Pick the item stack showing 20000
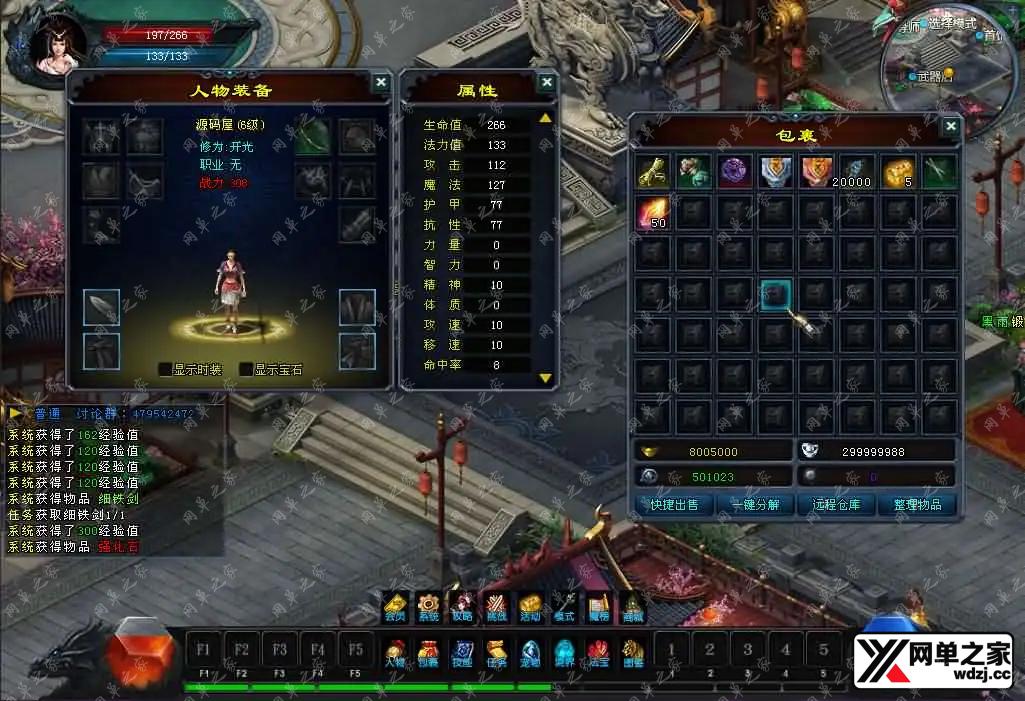The image size is (1025, 701). point(858,171)
